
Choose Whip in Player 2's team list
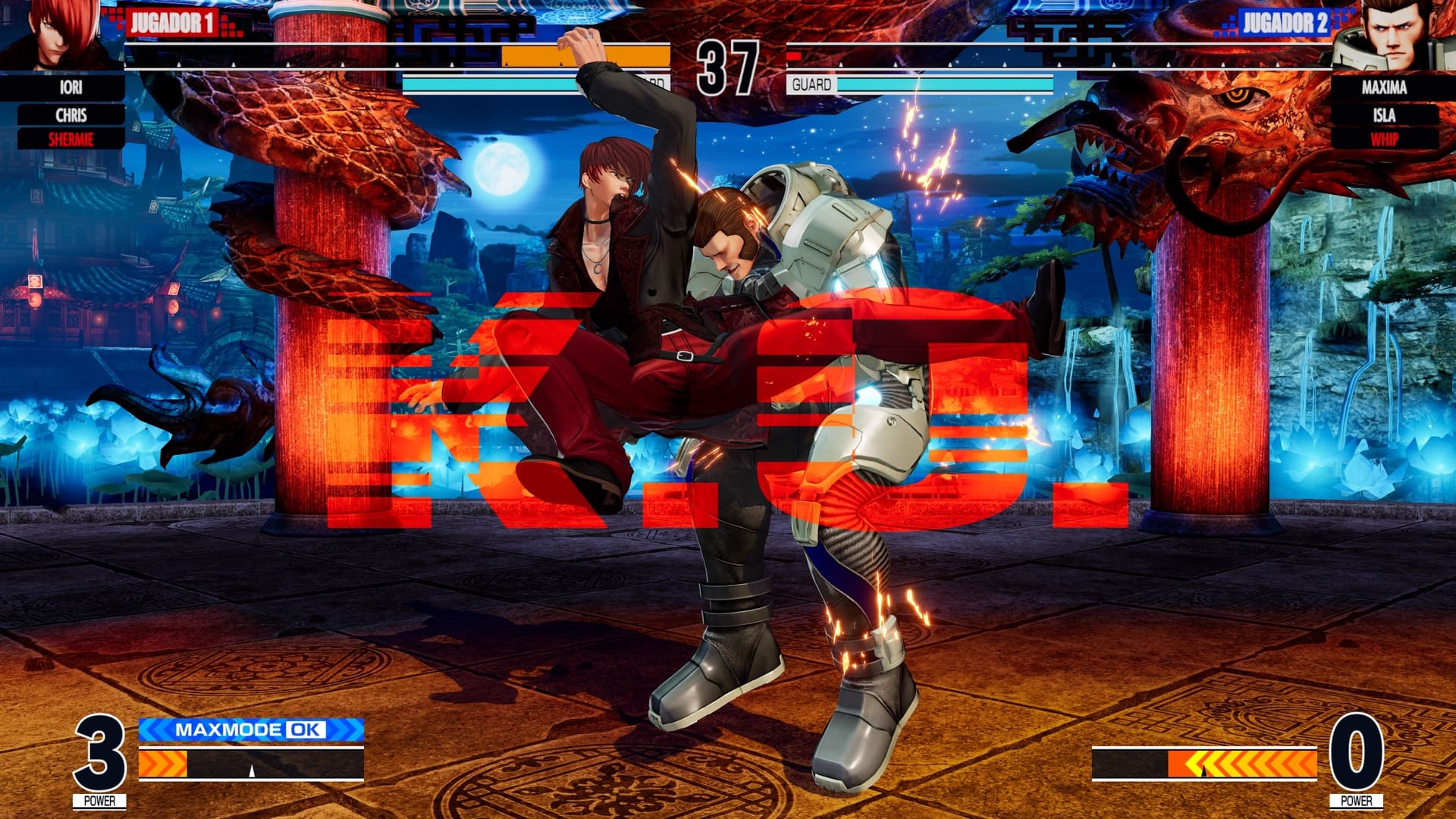[x=1384, y=140]
